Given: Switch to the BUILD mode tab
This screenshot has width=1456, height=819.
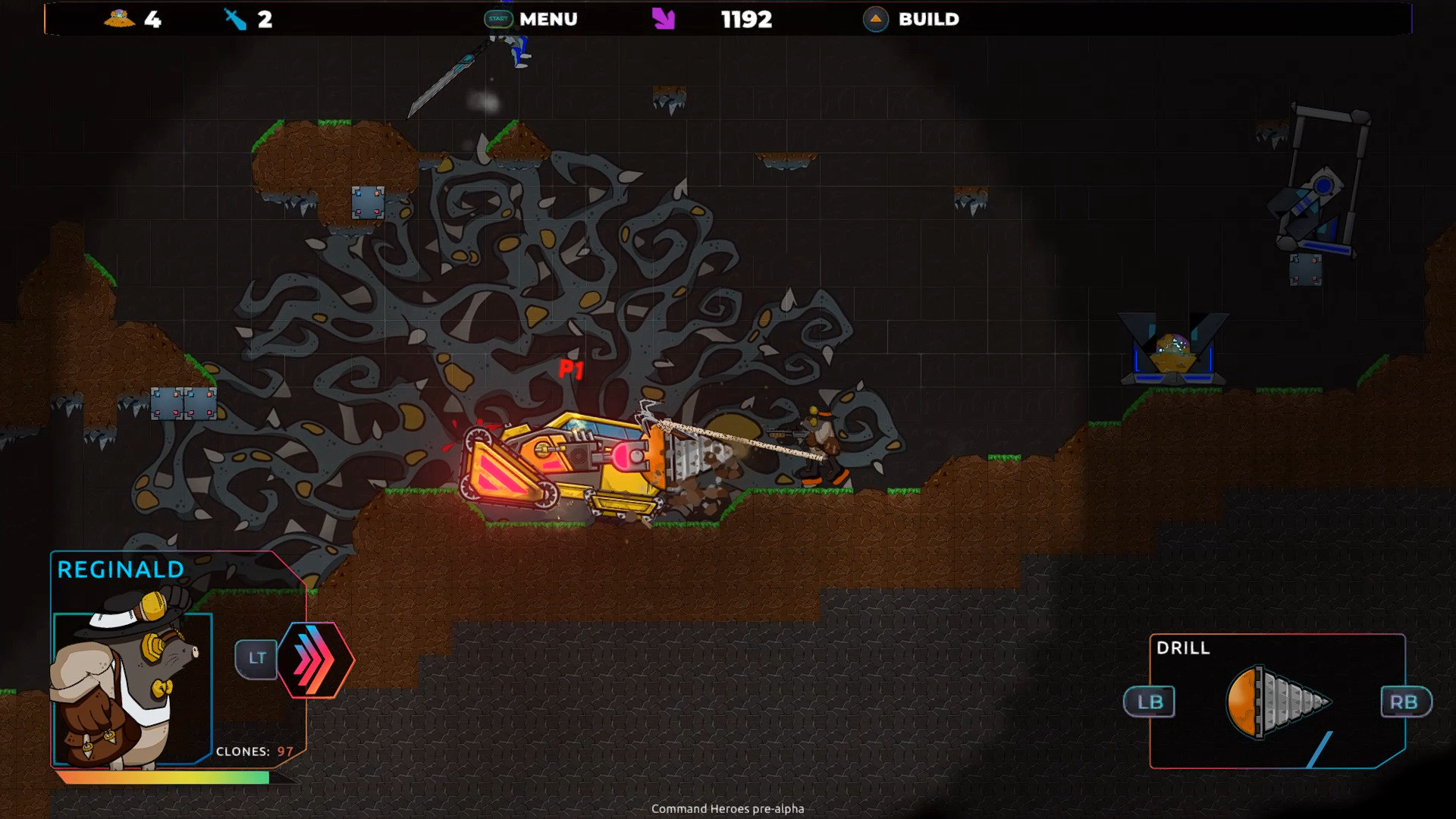Looking at the screenshot, I should point(928,19).
